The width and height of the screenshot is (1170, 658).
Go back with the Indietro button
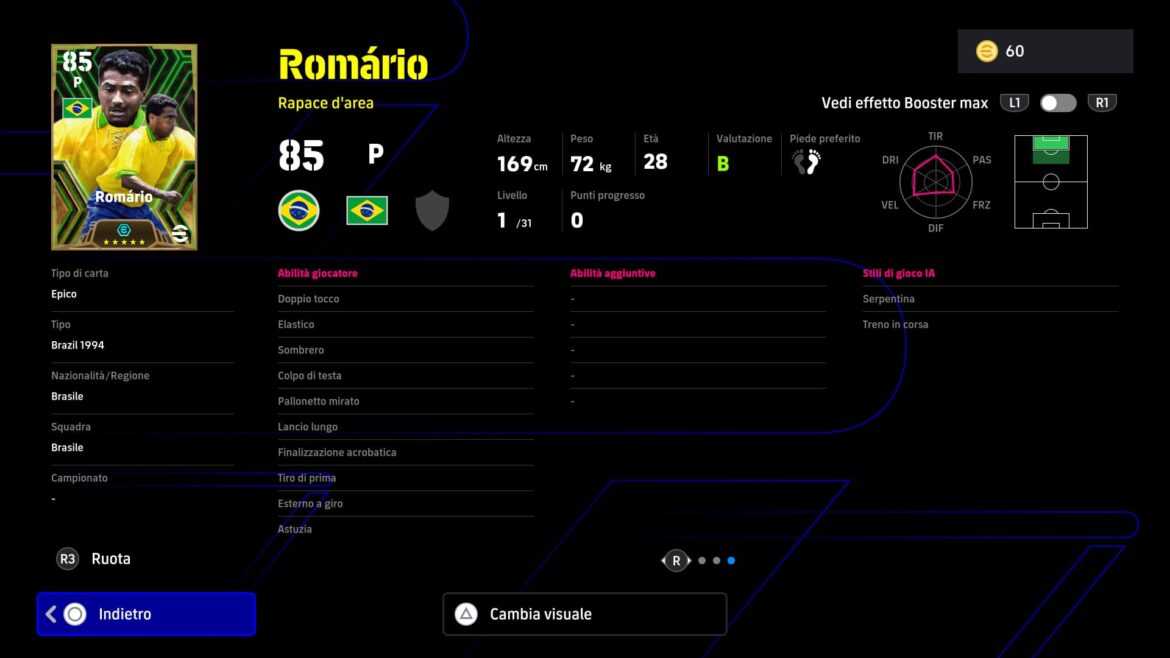[146, 614]
